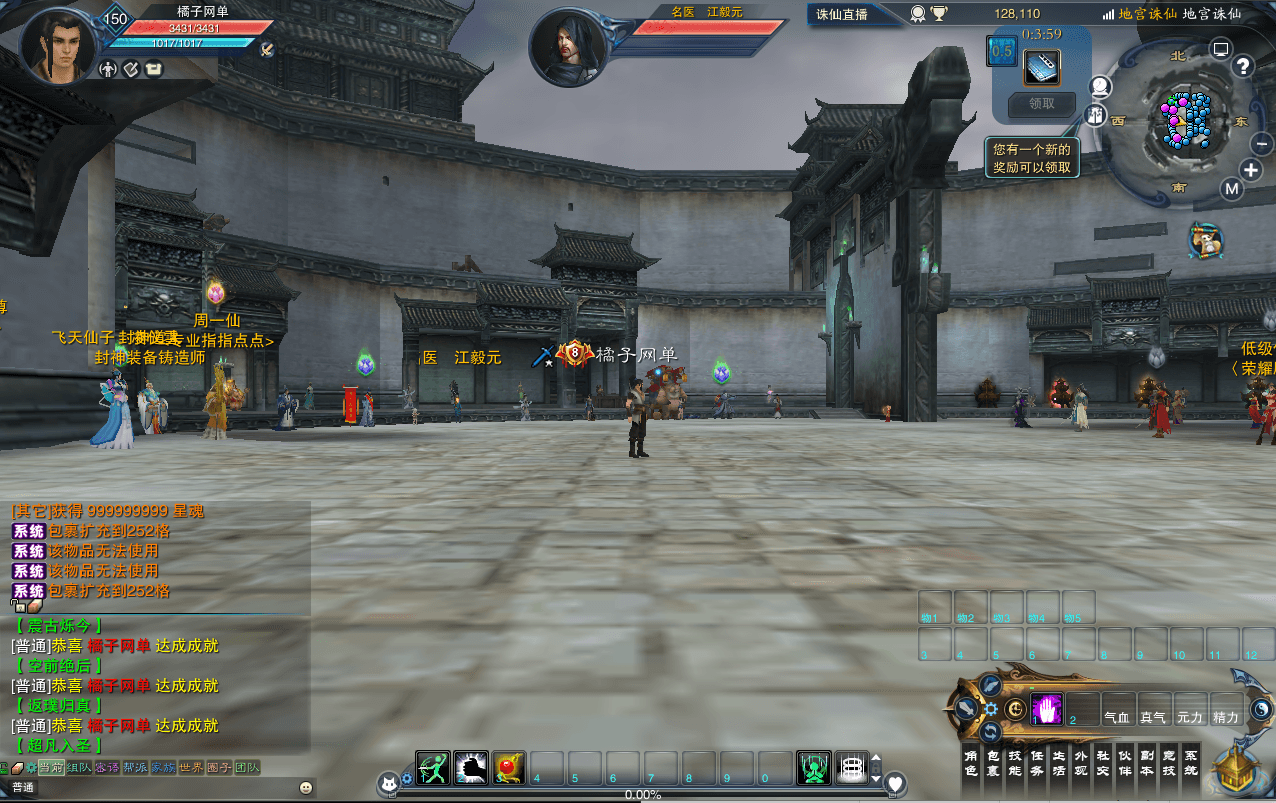Viewport: 1276px width, 803px height.
Task: Click the chat input field
Action: [x=150, y=788]
